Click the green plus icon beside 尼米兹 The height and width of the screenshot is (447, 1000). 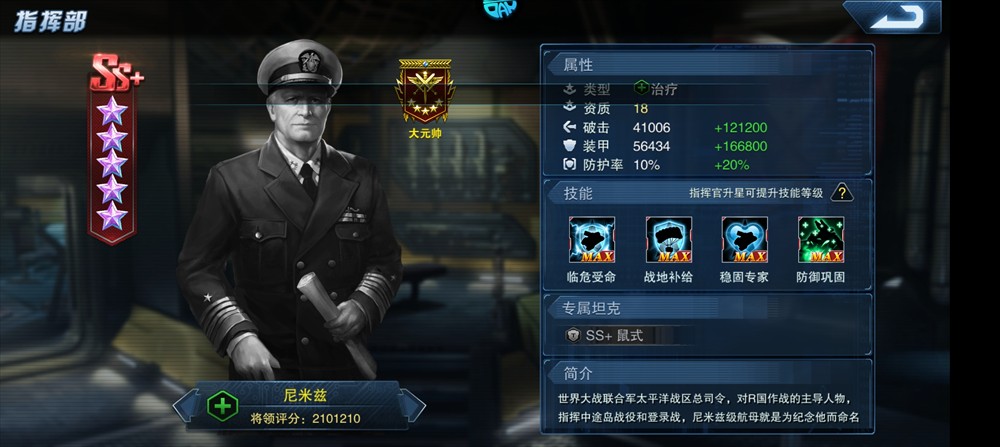221,406
